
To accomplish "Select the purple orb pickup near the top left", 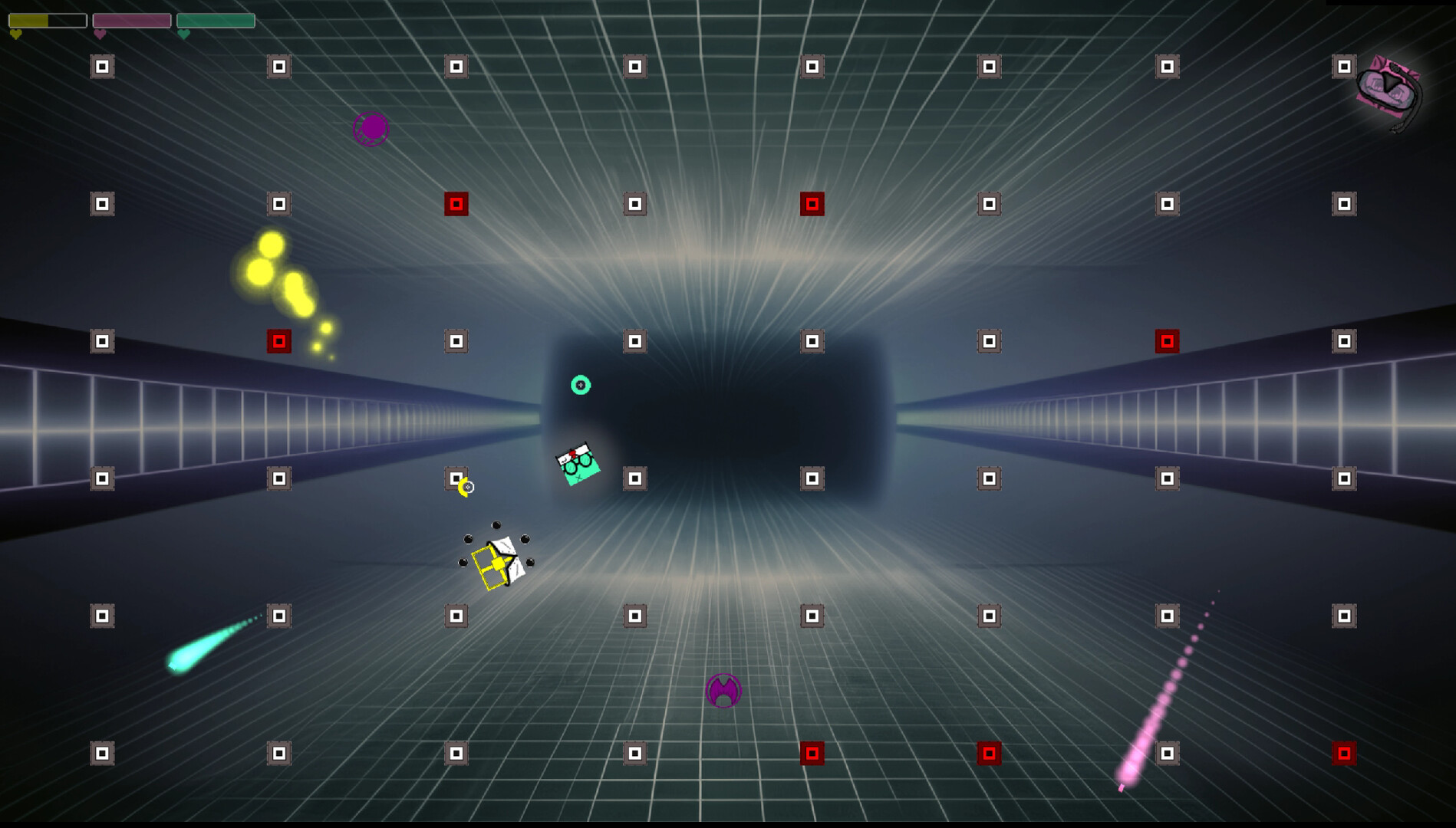I will (x=371, y=128).
